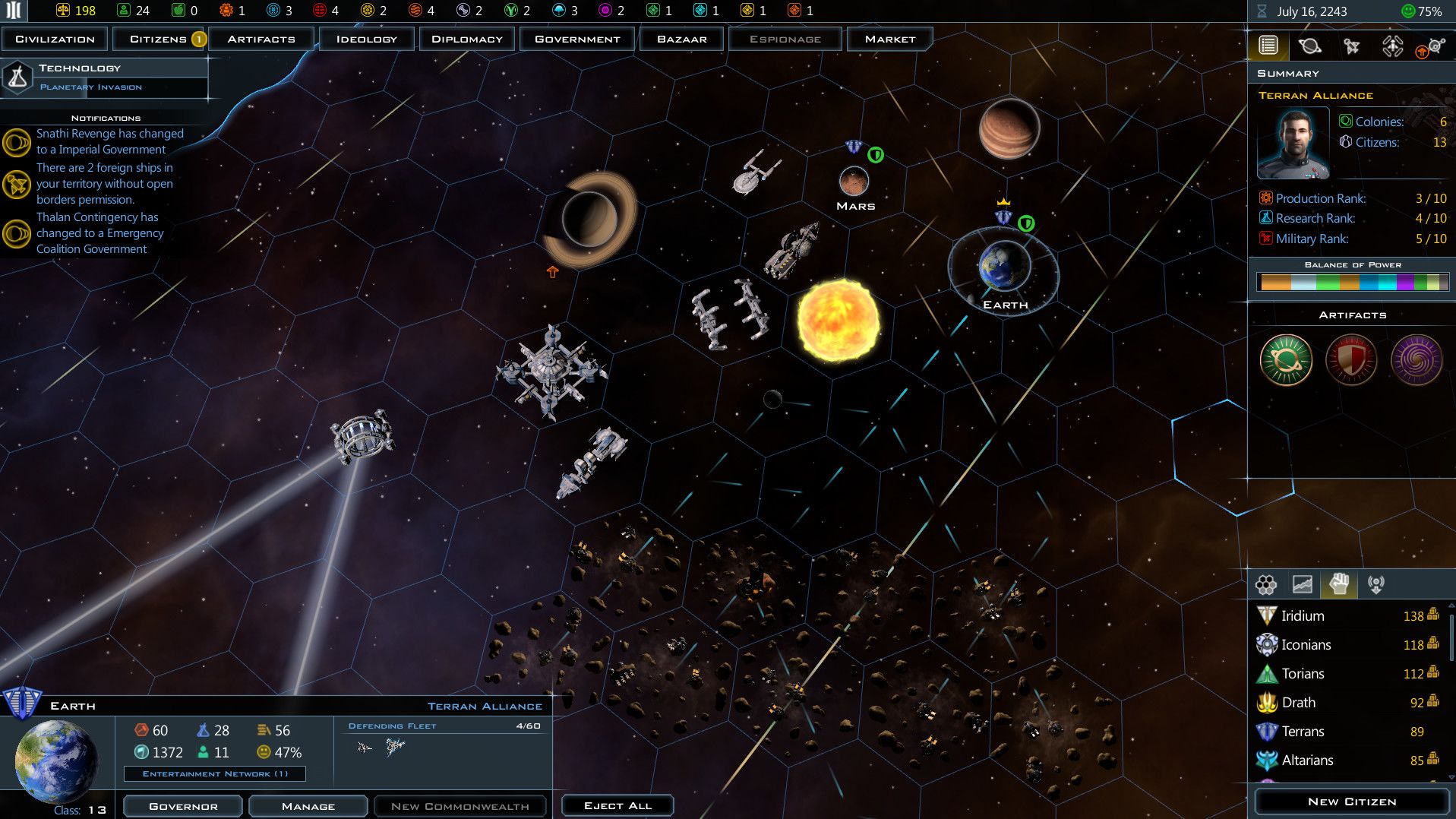The image size is (1456, 819).
Task: Open the Government menu
Action: coord(577,39)
